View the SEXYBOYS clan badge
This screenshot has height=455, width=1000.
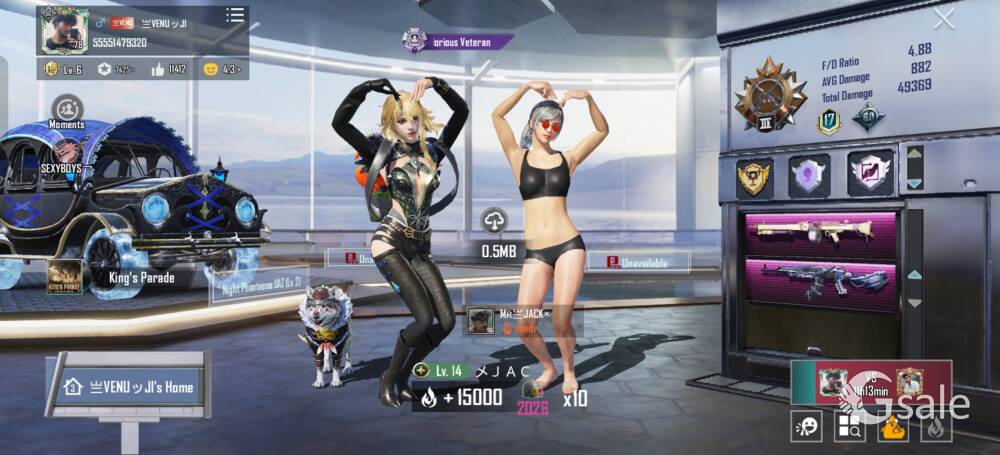point(67,155)
